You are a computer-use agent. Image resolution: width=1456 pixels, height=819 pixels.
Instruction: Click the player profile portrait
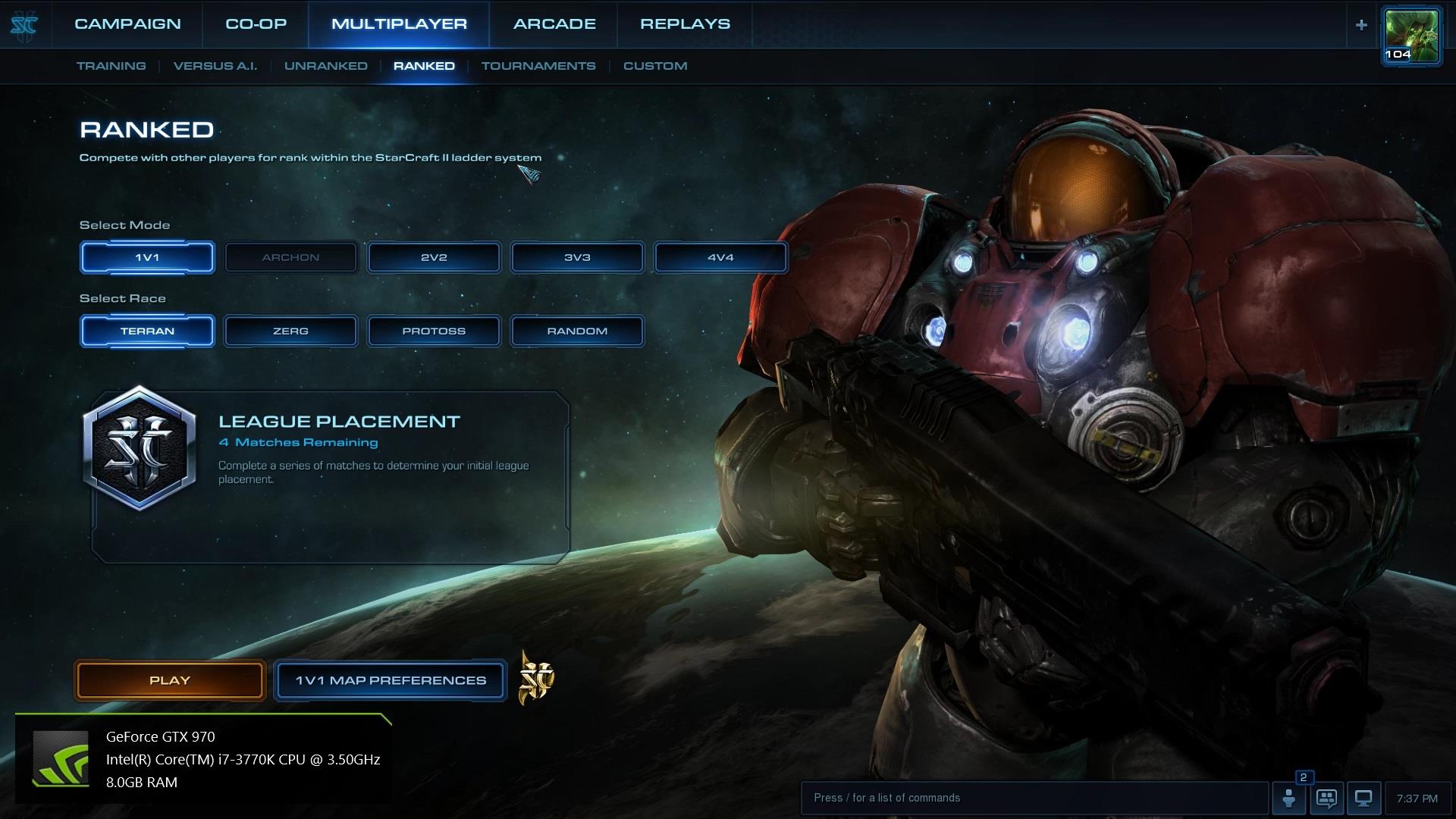point(1411,35)
